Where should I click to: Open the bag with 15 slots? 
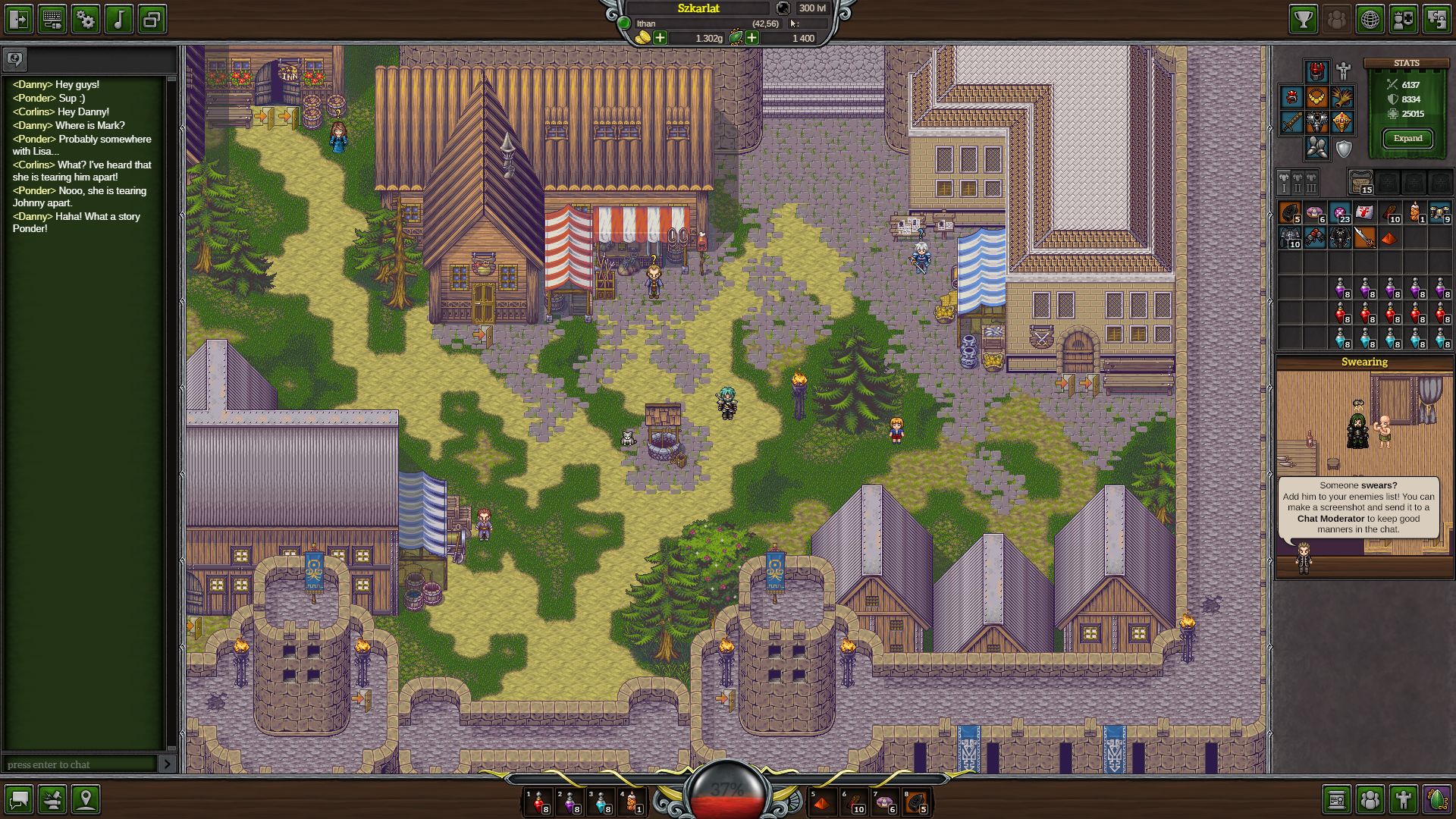[1361, 182]
